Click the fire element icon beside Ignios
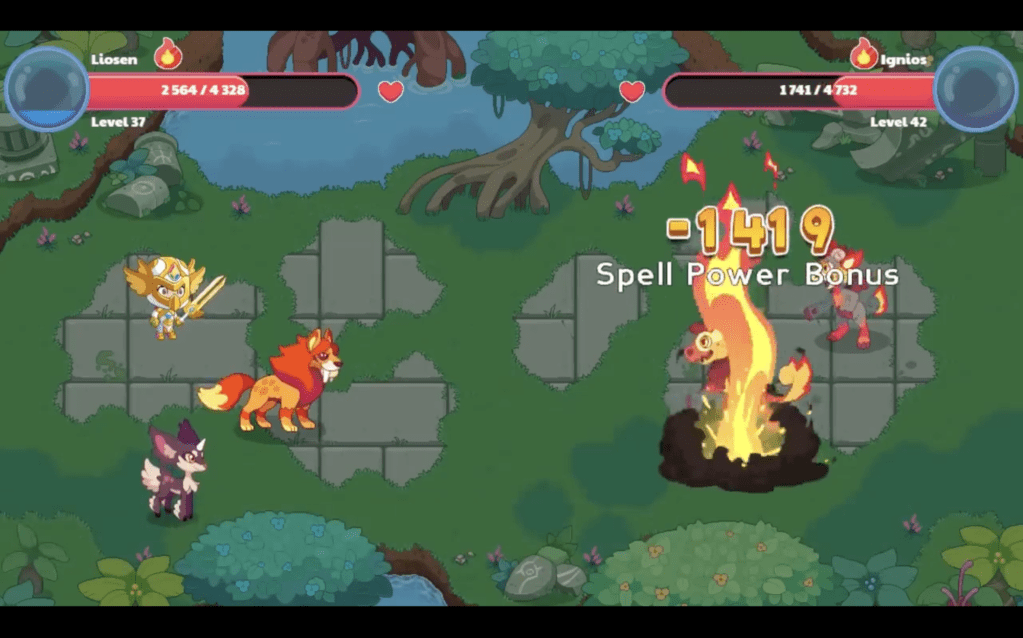 tap(863, 54)
